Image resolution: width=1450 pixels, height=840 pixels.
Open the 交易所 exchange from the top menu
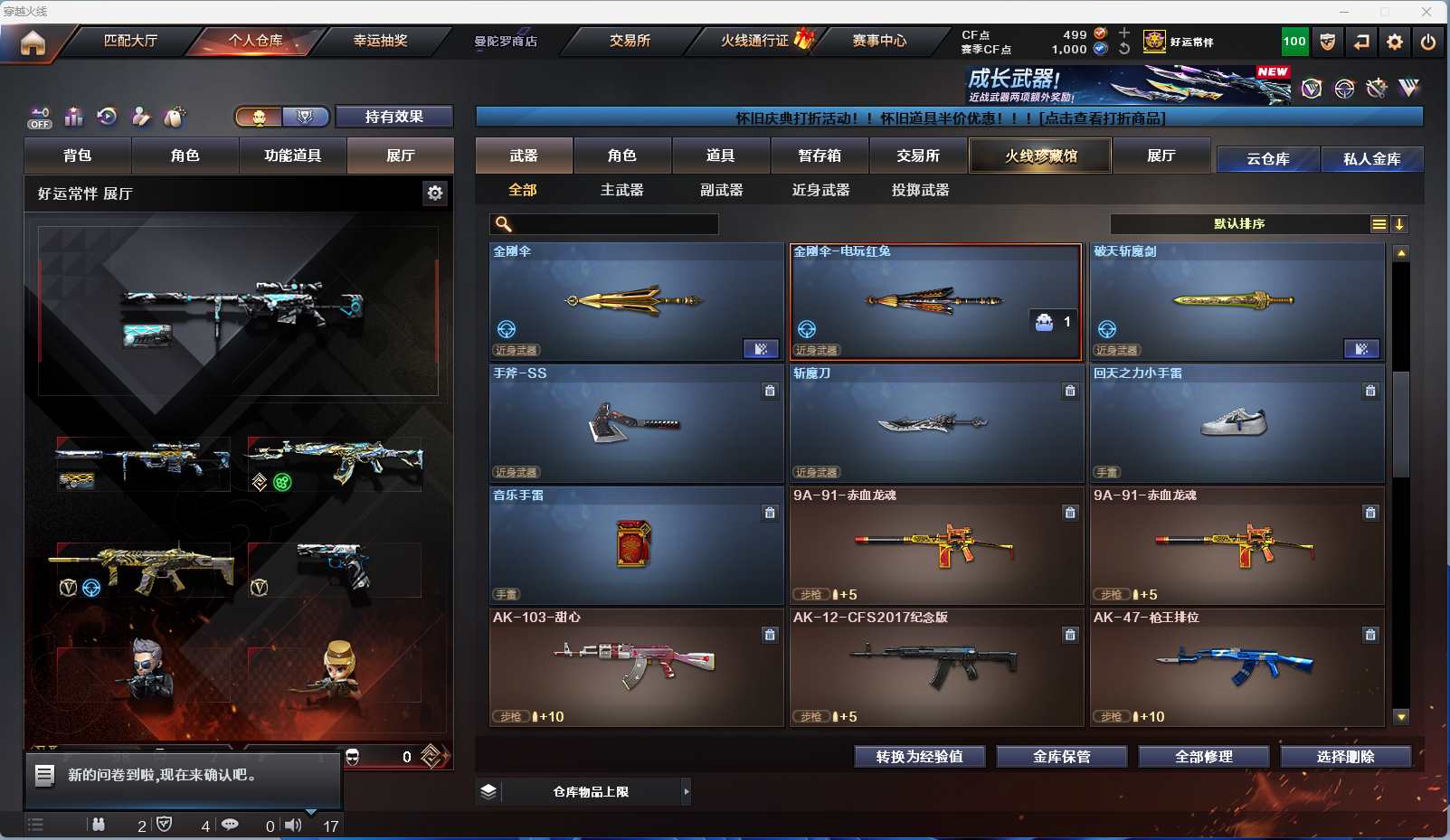click(x=630, y=41)
